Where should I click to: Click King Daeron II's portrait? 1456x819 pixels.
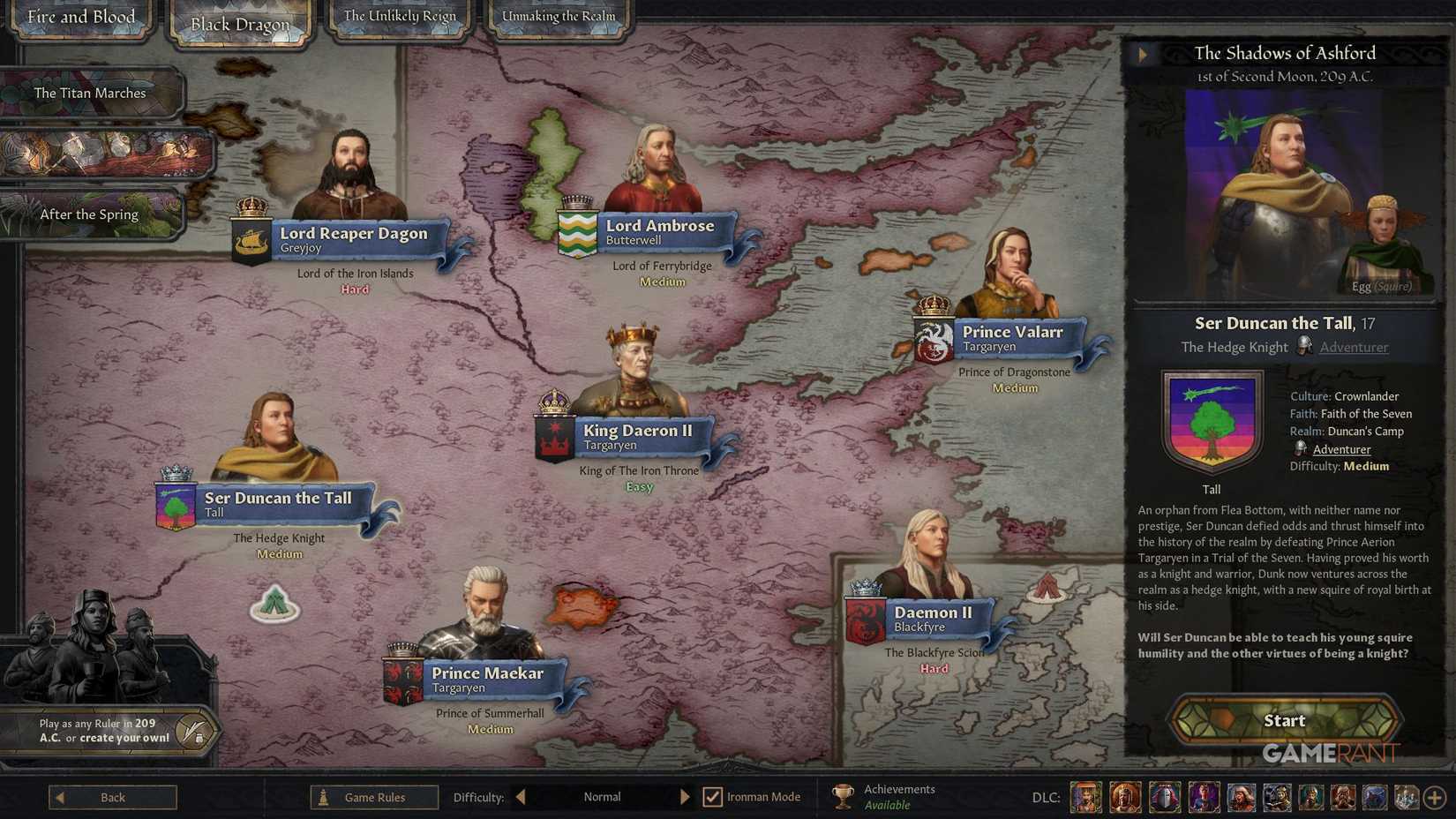click(x=632, y=371)
